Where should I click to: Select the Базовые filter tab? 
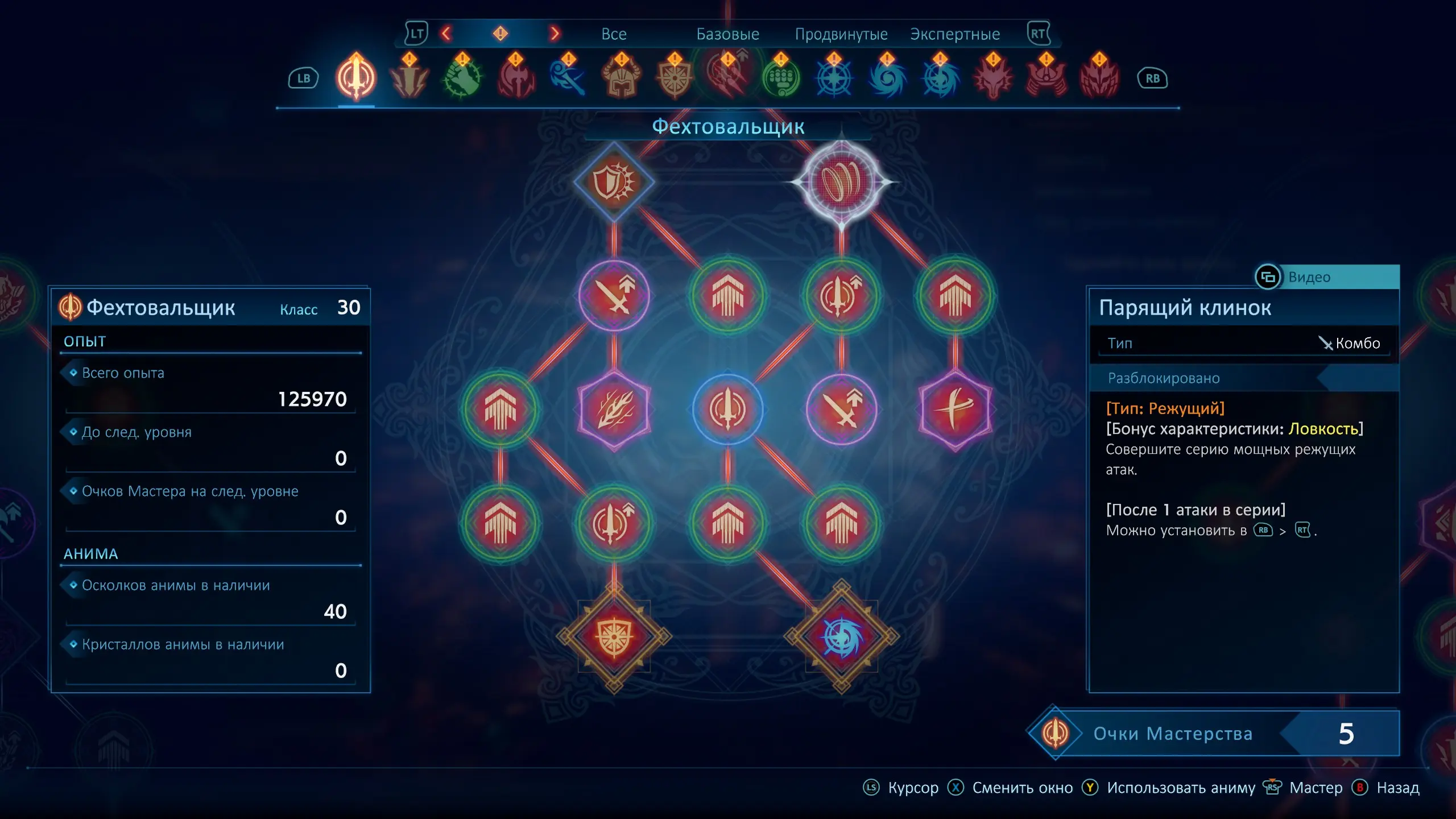(727, 34)
